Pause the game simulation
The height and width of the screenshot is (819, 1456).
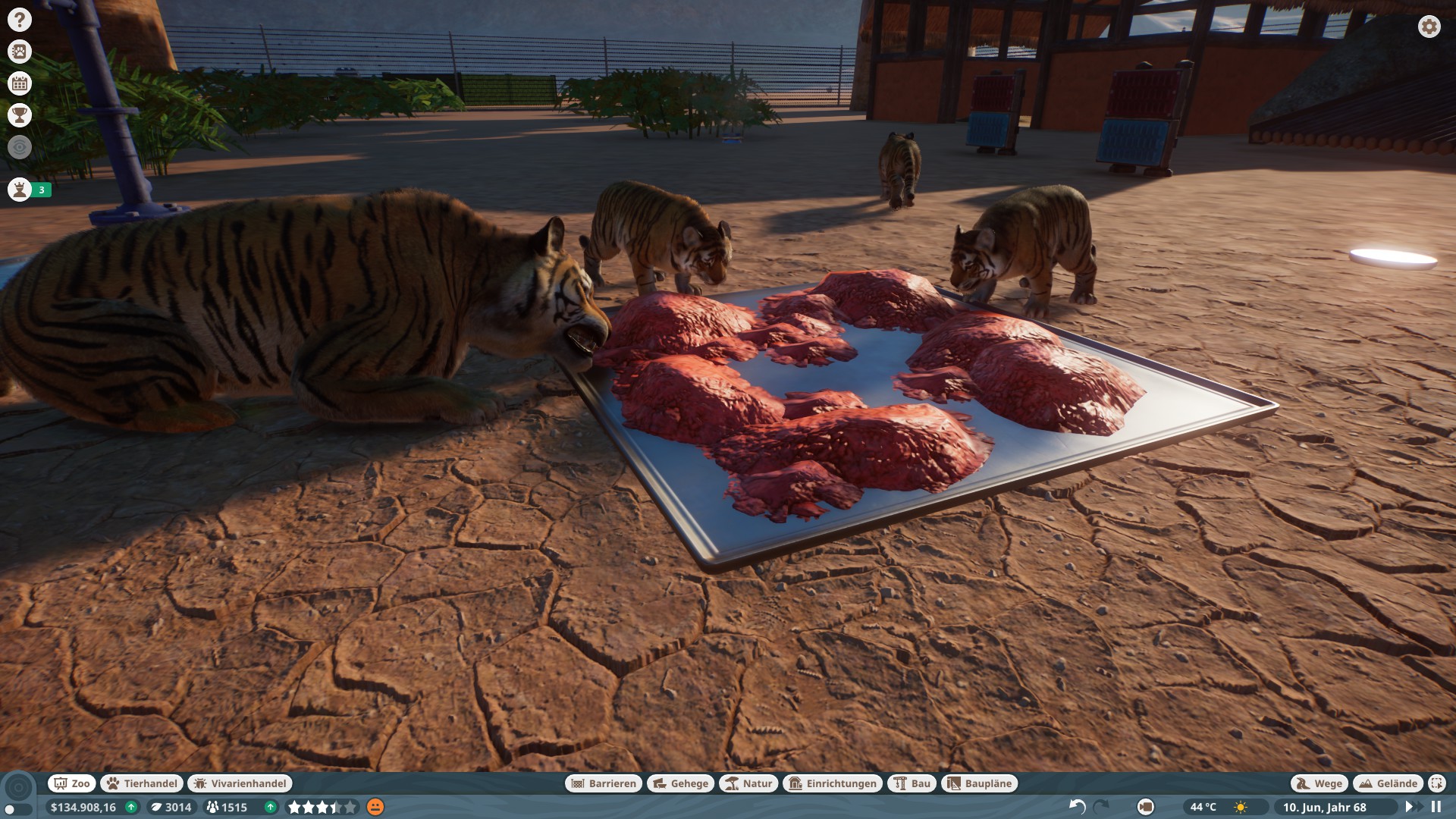click(x=1436, y=807)
